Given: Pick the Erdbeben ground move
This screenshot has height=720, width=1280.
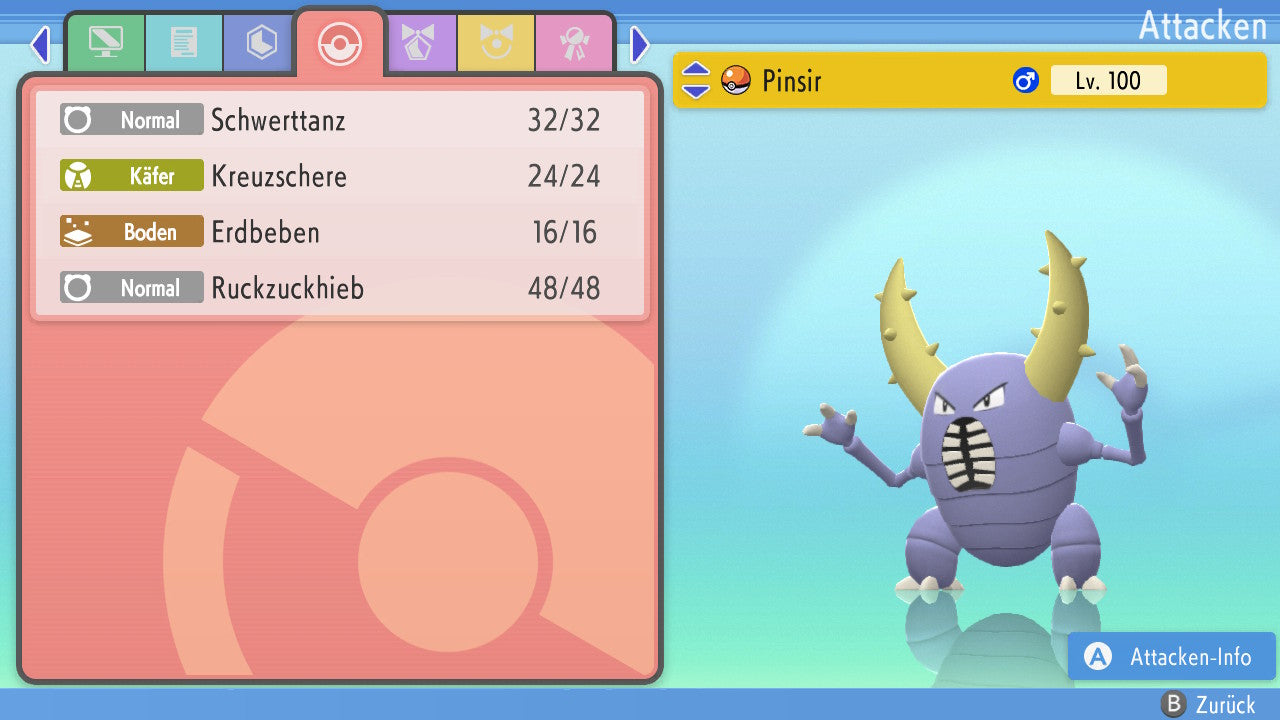Looking at the screenshot, I should point(340,232).
